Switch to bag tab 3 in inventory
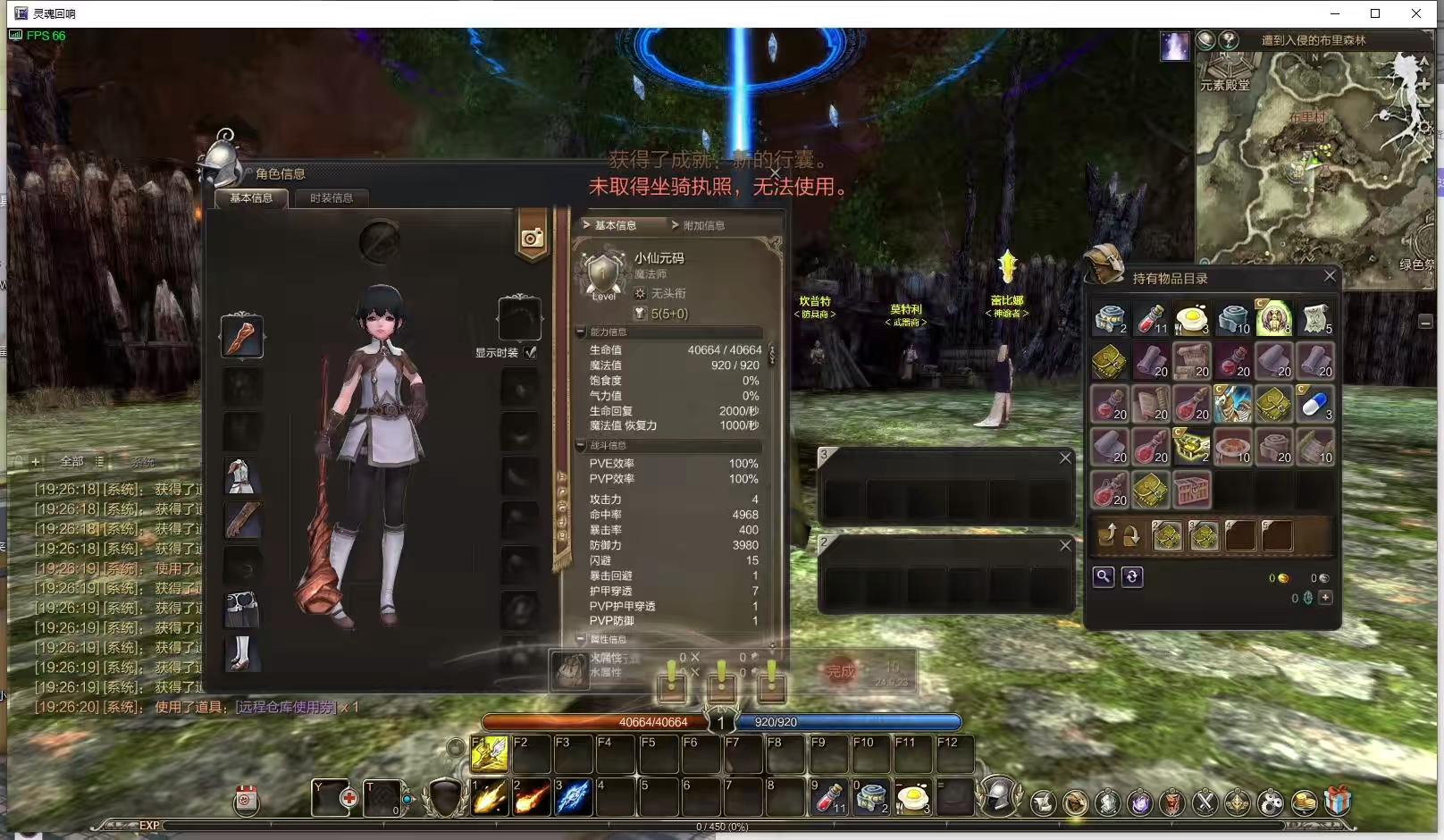Viewport: 1444px width, 840px height. [x=1204, y=534]
